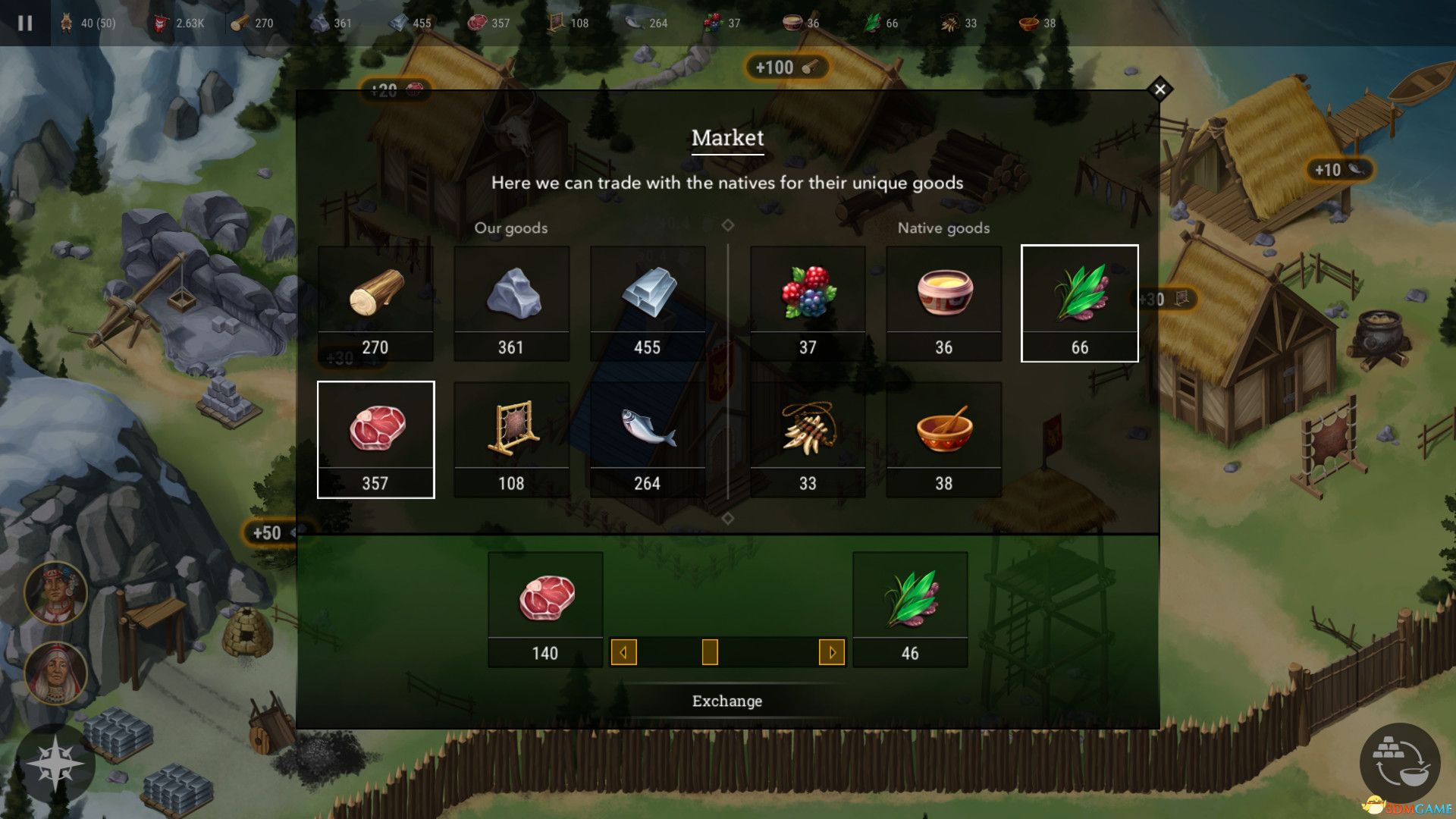Confirm the trade with Exchange
Viewport: 1456px width, 819px height.
(727, 701)
